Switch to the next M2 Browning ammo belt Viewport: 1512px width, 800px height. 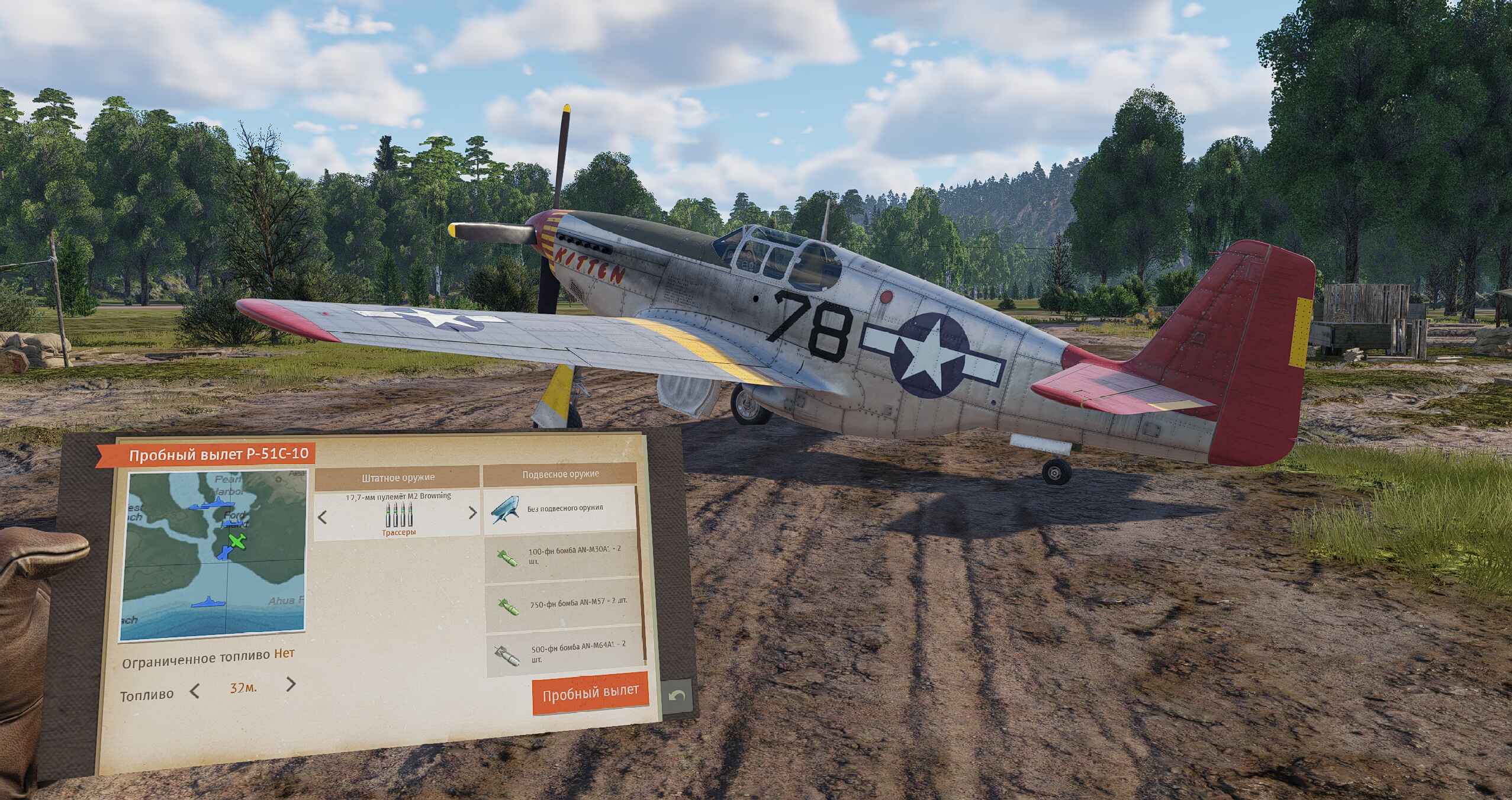(472, 513)
